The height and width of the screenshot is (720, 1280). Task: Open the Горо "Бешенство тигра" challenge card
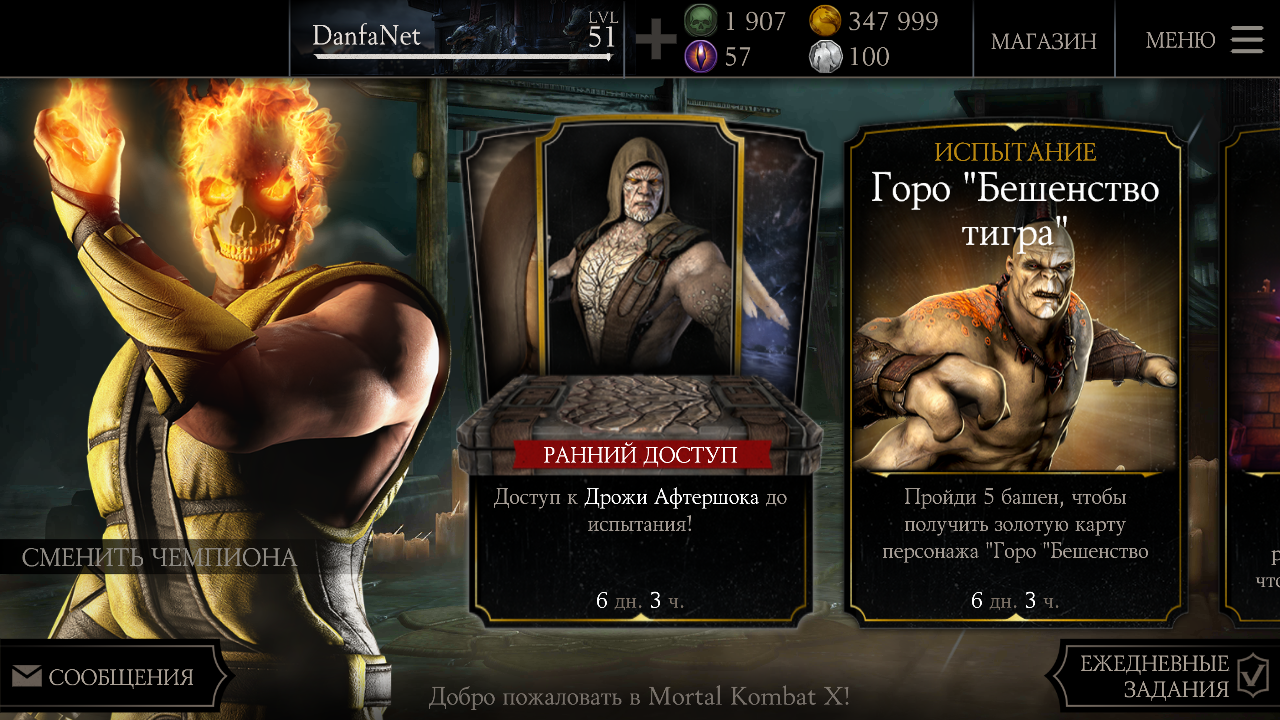pyautogui.click(x=1015, y=370)
